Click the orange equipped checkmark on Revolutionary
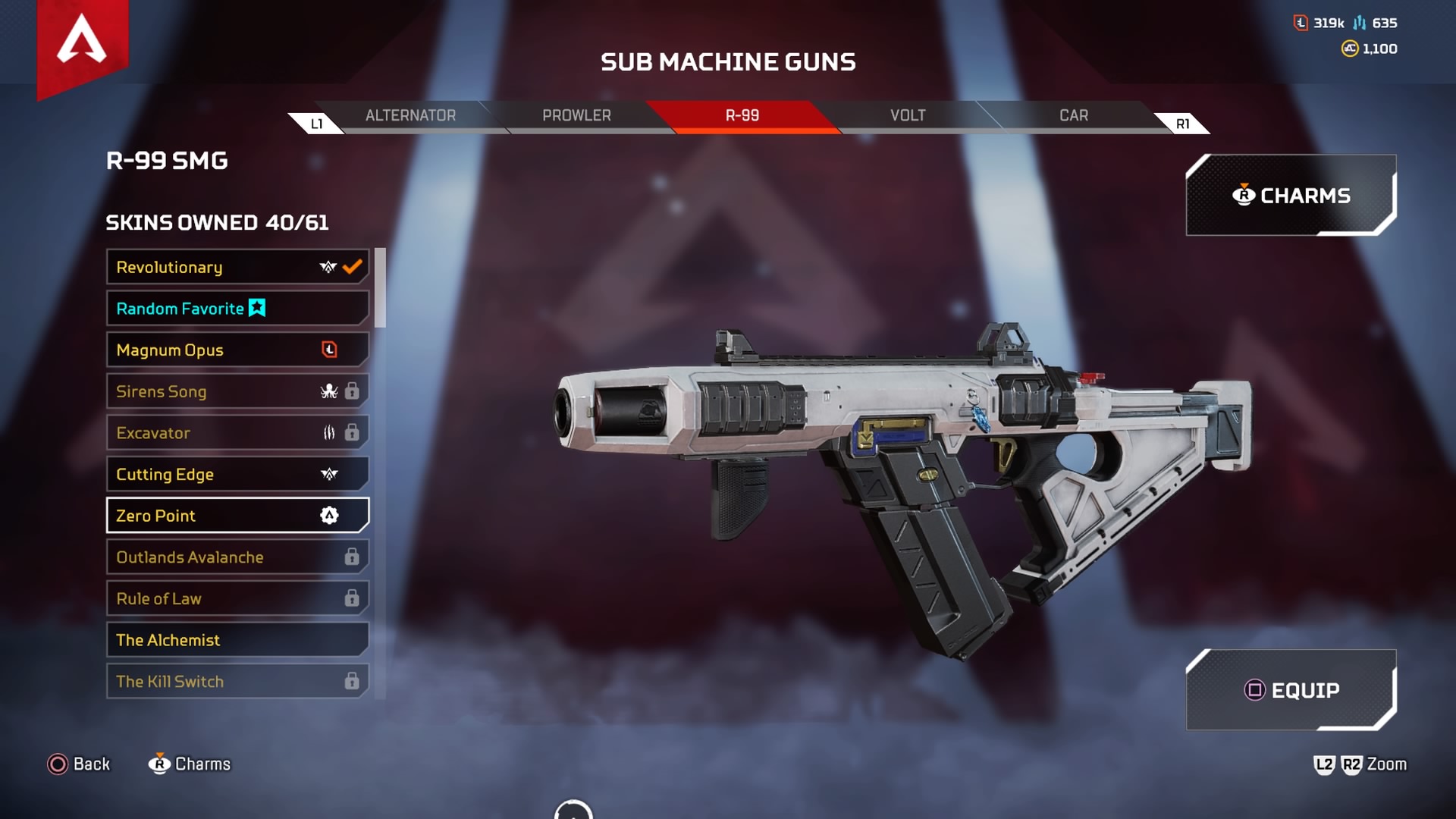Screen dimensions: 1456x819 click(x=350, y=266)
